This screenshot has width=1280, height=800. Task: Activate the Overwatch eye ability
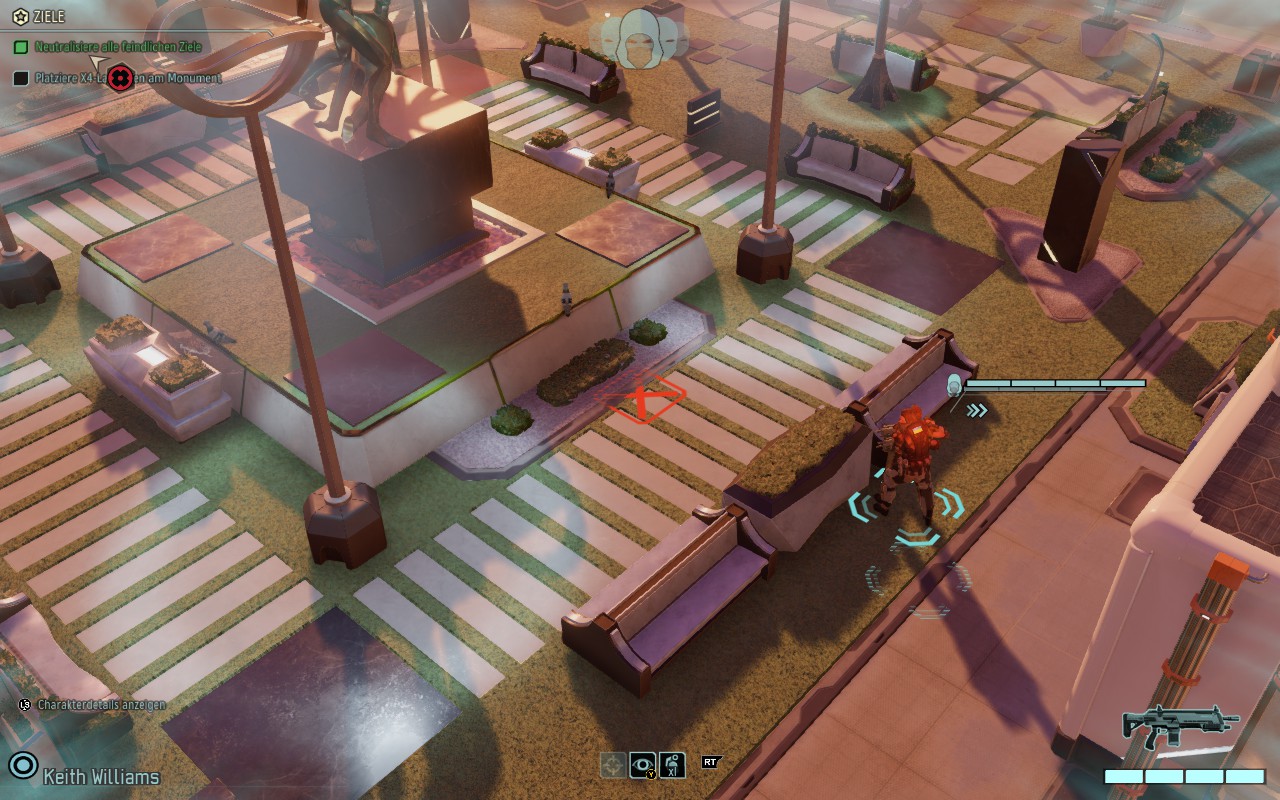tap(643, 765)
